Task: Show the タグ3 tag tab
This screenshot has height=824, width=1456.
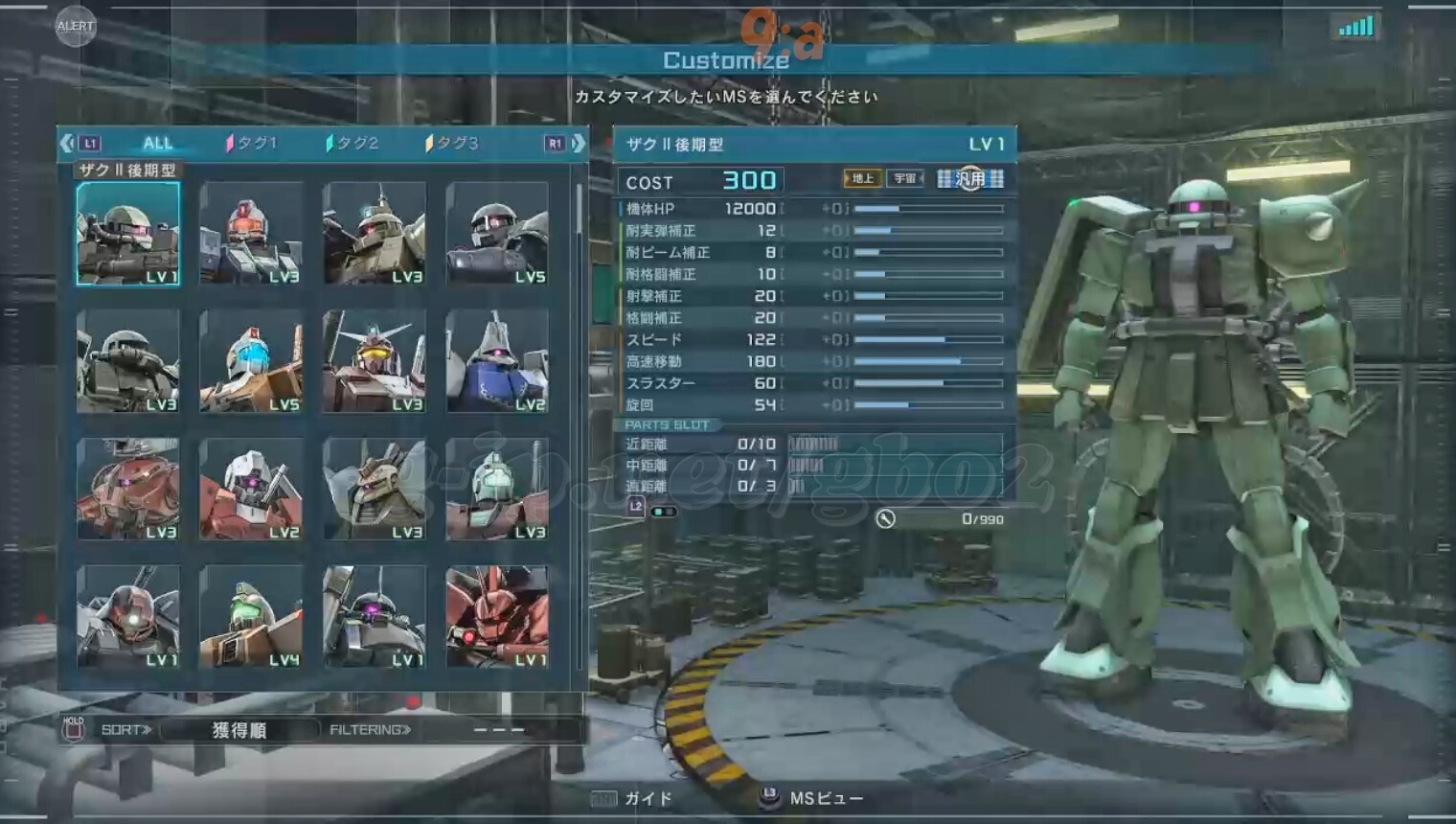Action: pyautogui.click(x=452, y=144)
